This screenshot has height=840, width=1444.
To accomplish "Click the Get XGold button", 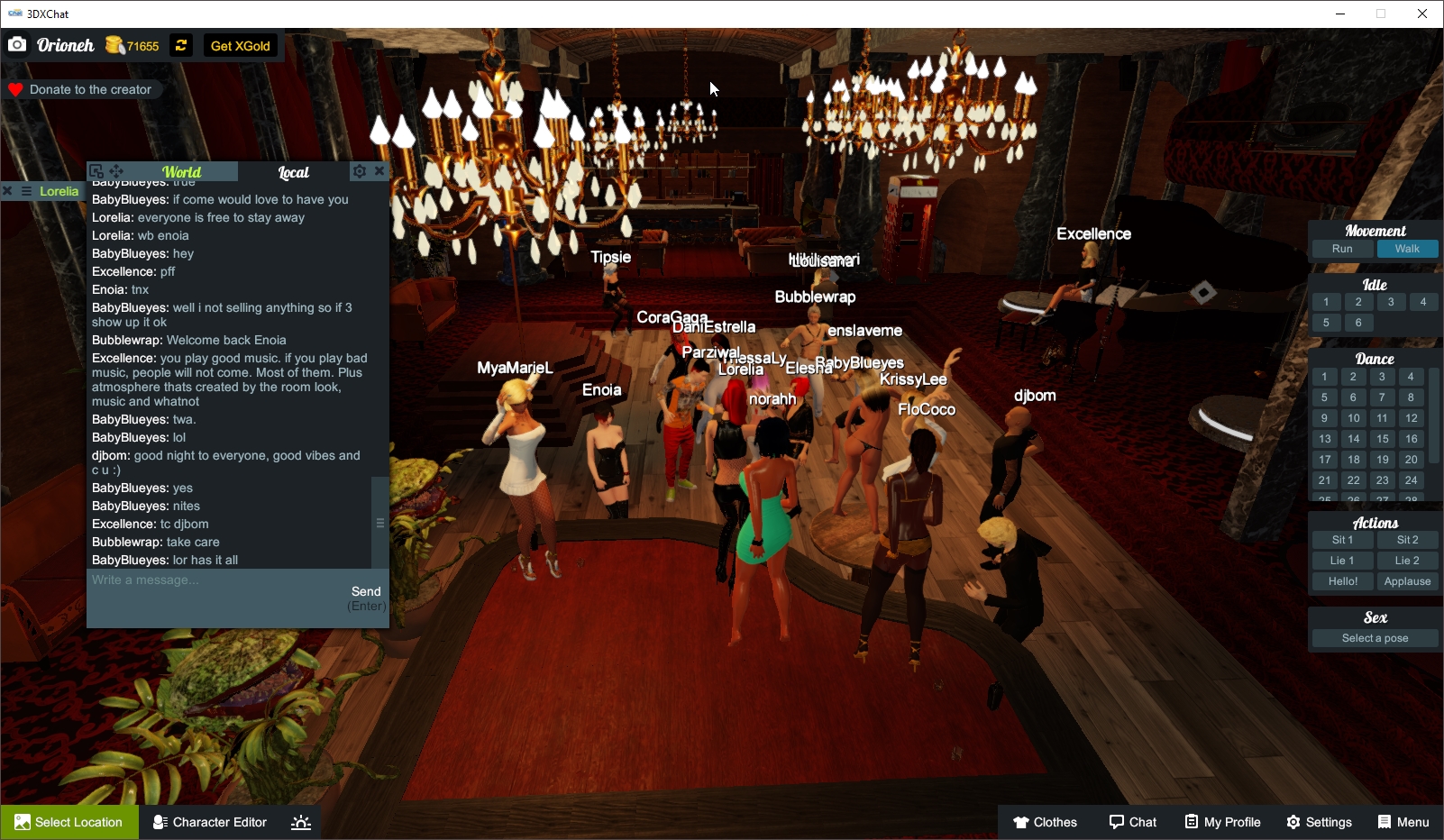I will coord(241,45).
